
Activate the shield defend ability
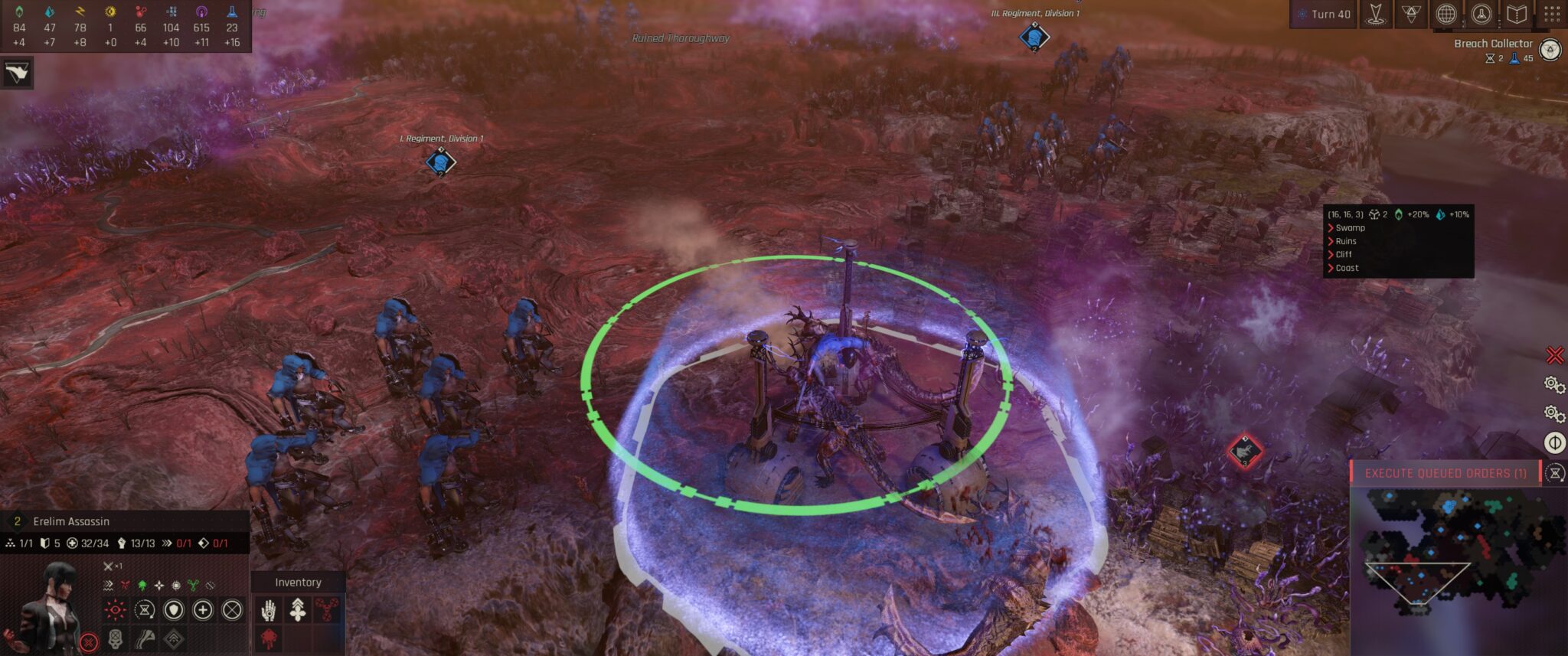[x=174, y=610]
